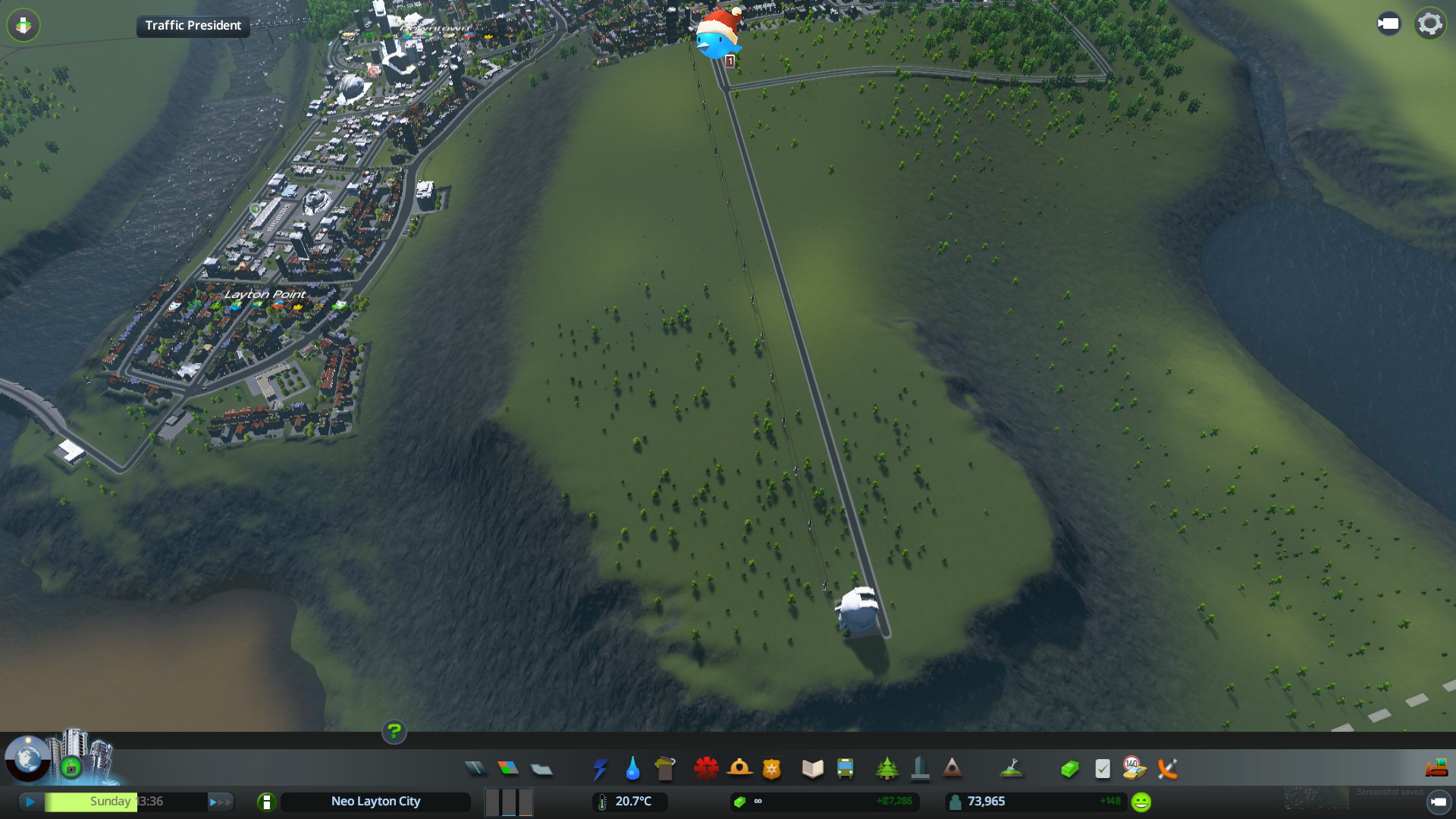
Task: Open the Water and Sewage menu
Action: tap(632, 769)
